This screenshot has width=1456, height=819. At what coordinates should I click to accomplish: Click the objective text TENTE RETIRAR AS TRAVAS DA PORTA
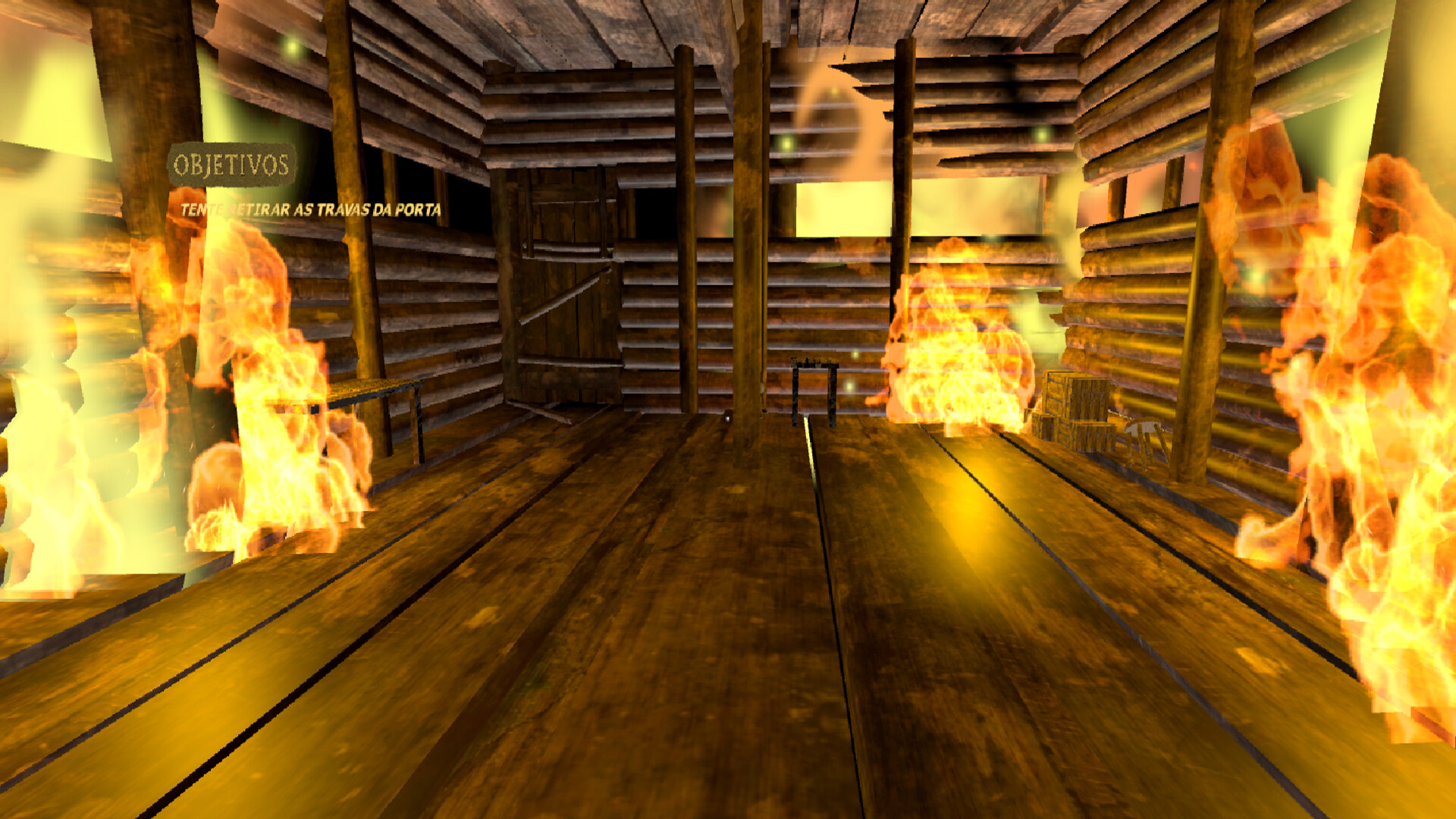click(x=311, y=210)
